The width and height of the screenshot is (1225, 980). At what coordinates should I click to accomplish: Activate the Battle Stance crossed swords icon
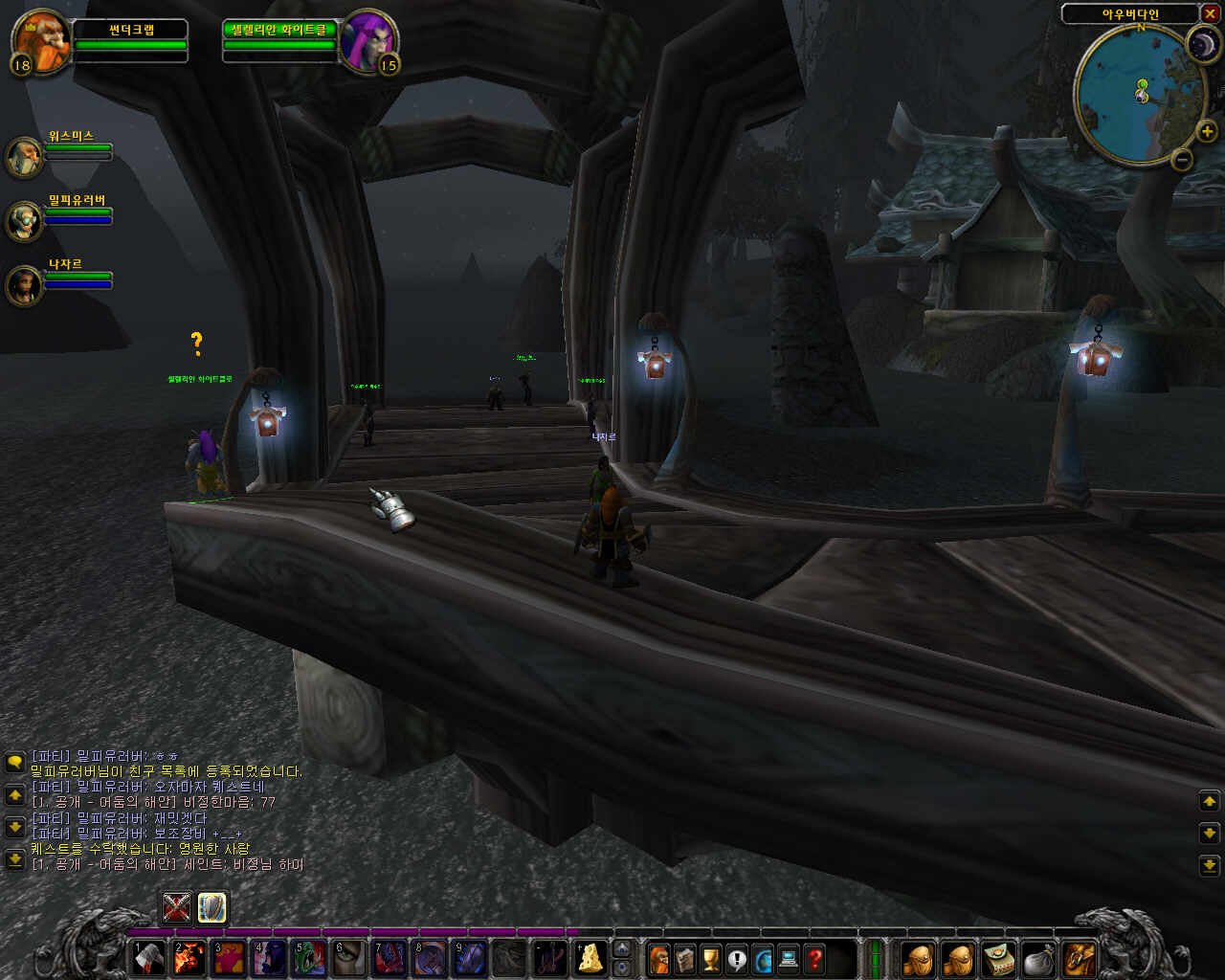176,906
